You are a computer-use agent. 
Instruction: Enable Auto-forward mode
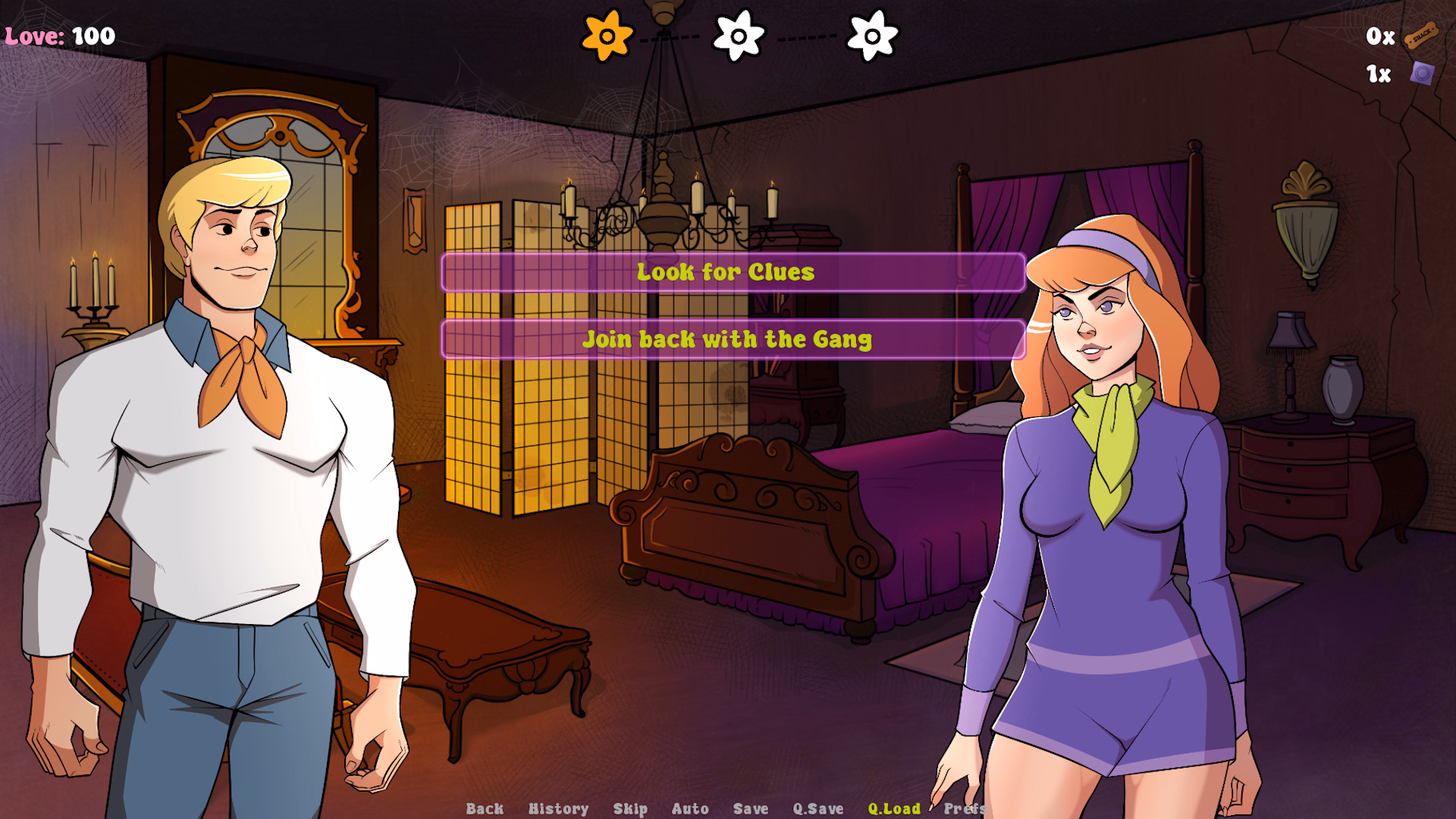[690, 808]
